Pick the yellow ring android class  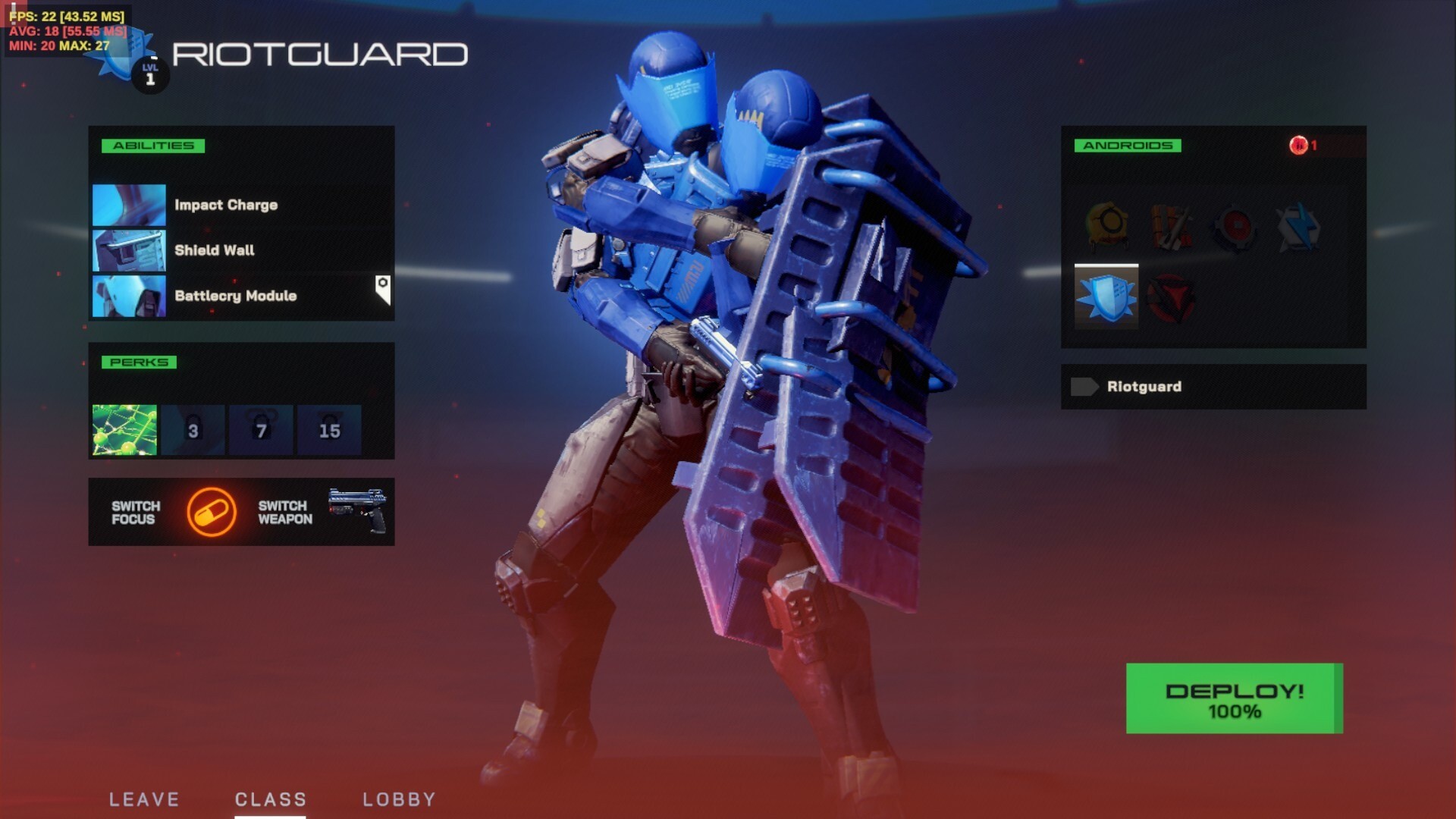pyautogui.click(x=1106, y=226)
